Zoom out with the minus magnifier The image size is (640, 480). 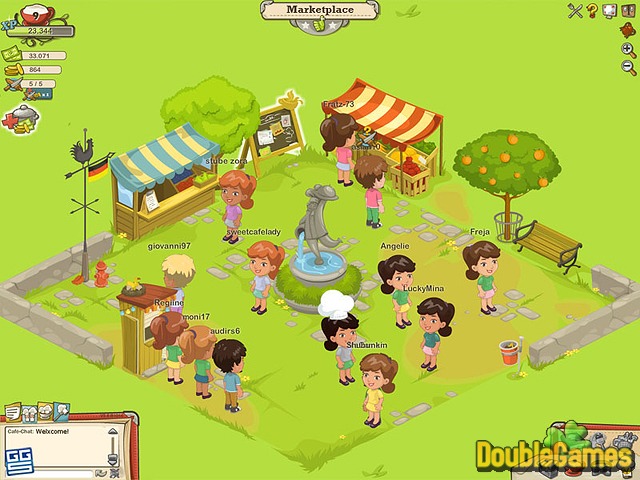pos(628,67)
